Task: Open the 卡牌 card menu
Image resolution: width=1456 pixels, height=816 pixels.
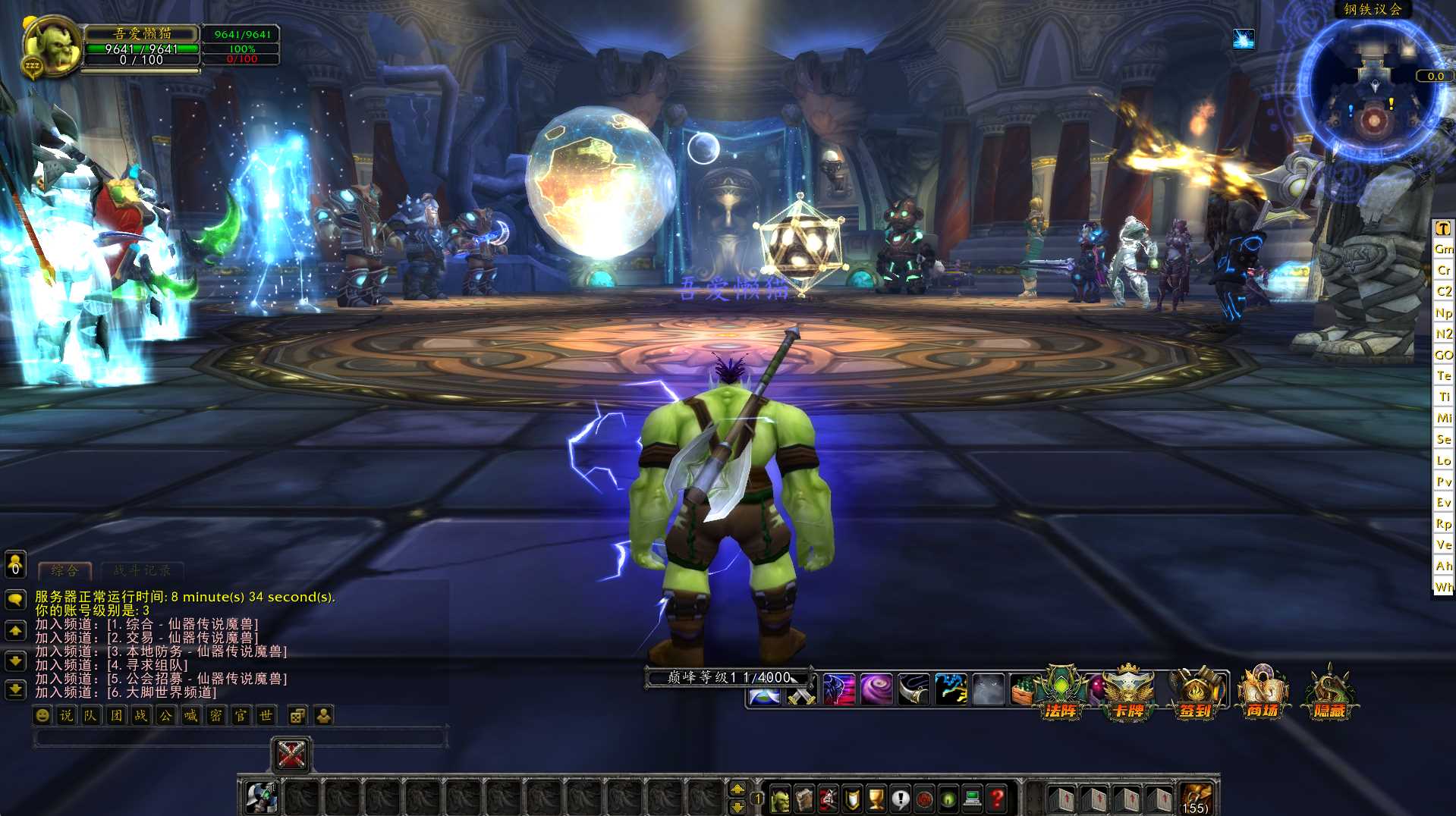Action: pyautogui.click(x=1128, y=693)
